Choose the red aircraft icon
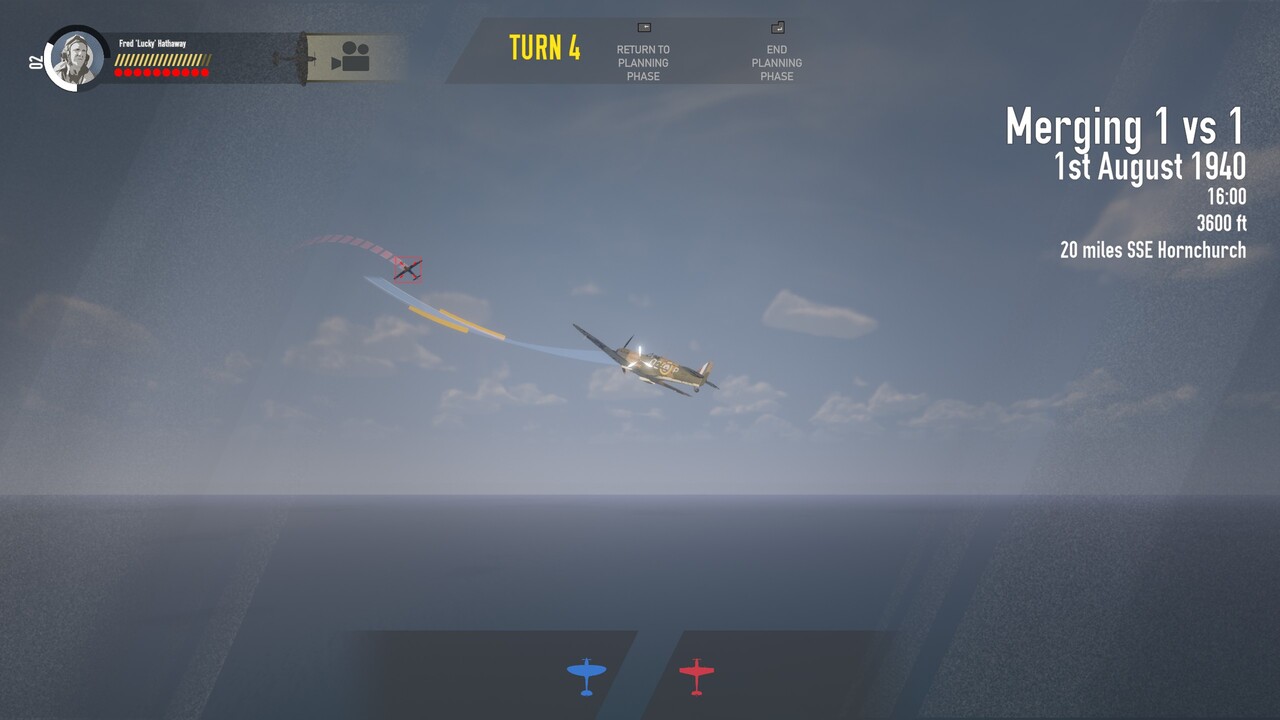Viewport: 1280px width, 720px height. 696,675
